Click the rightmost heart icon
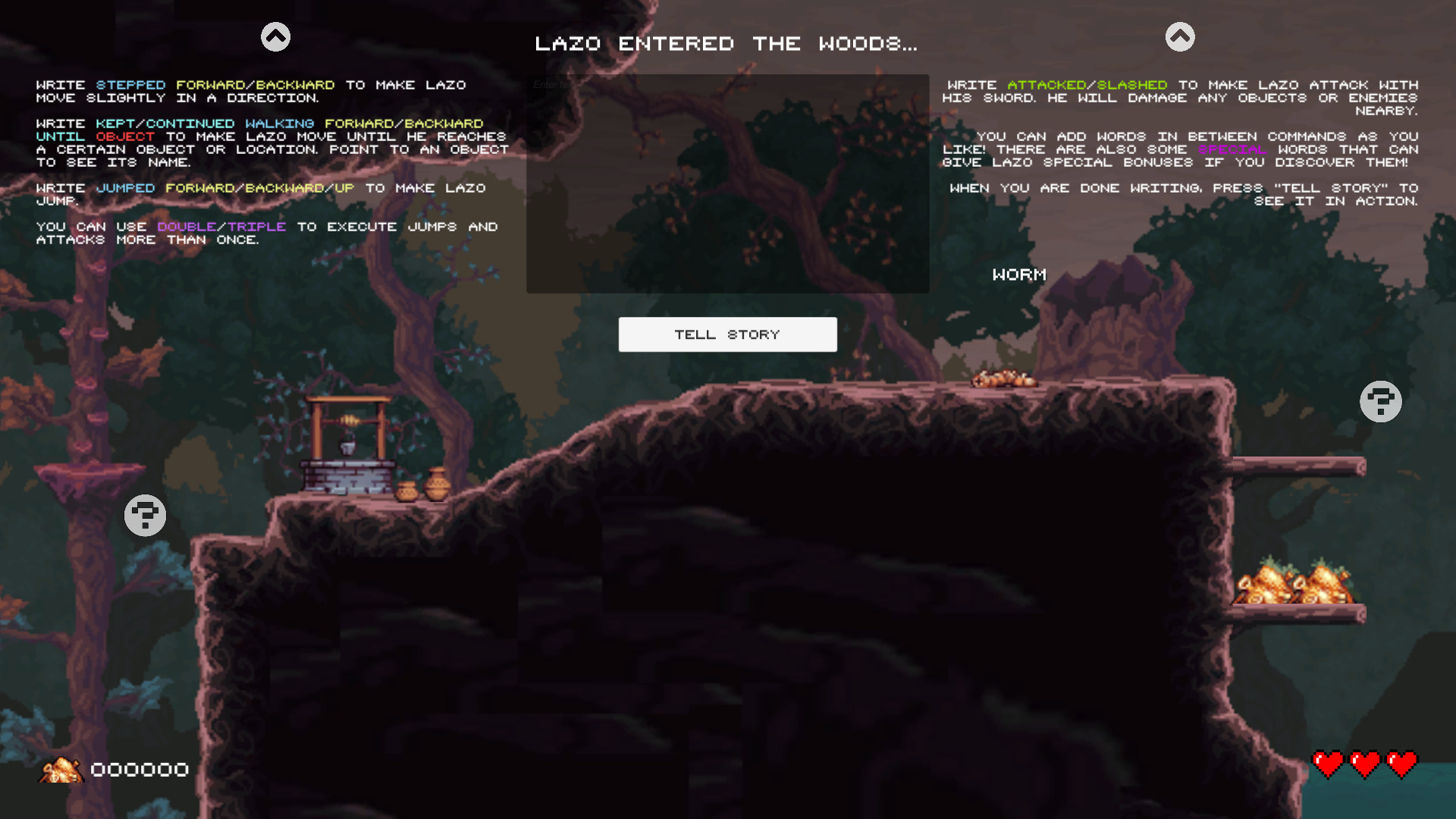The height and width of the screenshot is (819, 1456). click(x=1402, y=764)
